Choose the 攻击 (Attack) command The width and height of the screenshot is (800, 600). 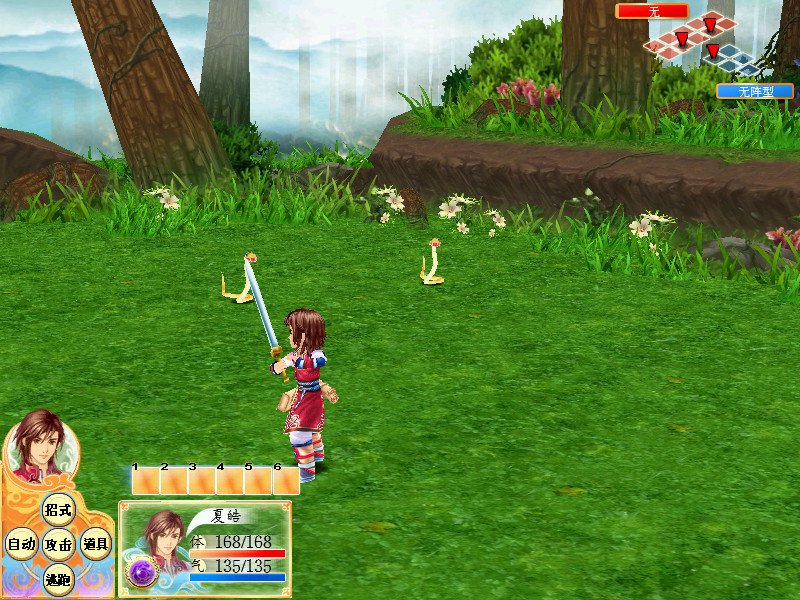click(x=57, y=545)
